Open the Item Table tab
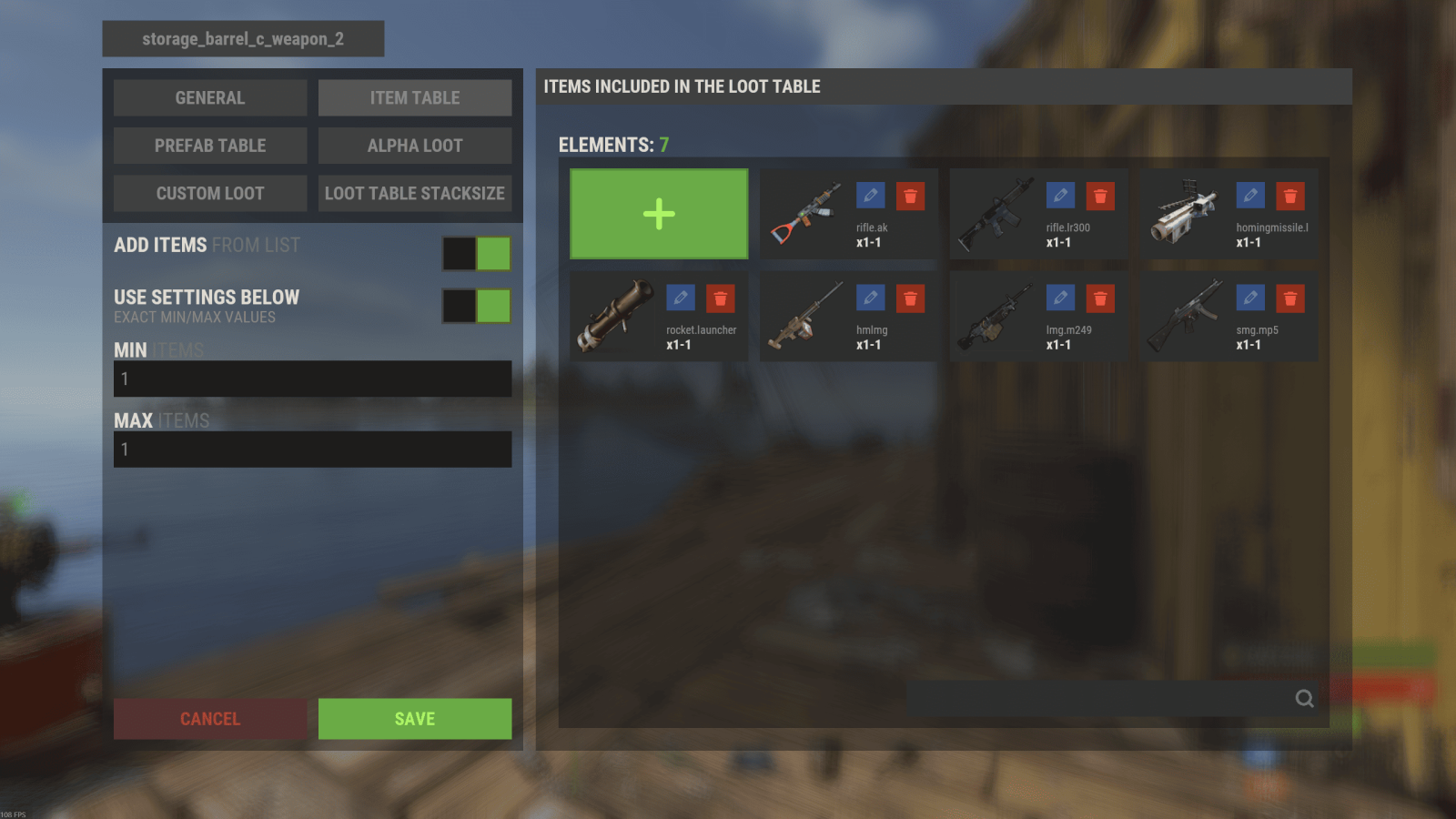 pyautogui.click(x=415, y=98)
